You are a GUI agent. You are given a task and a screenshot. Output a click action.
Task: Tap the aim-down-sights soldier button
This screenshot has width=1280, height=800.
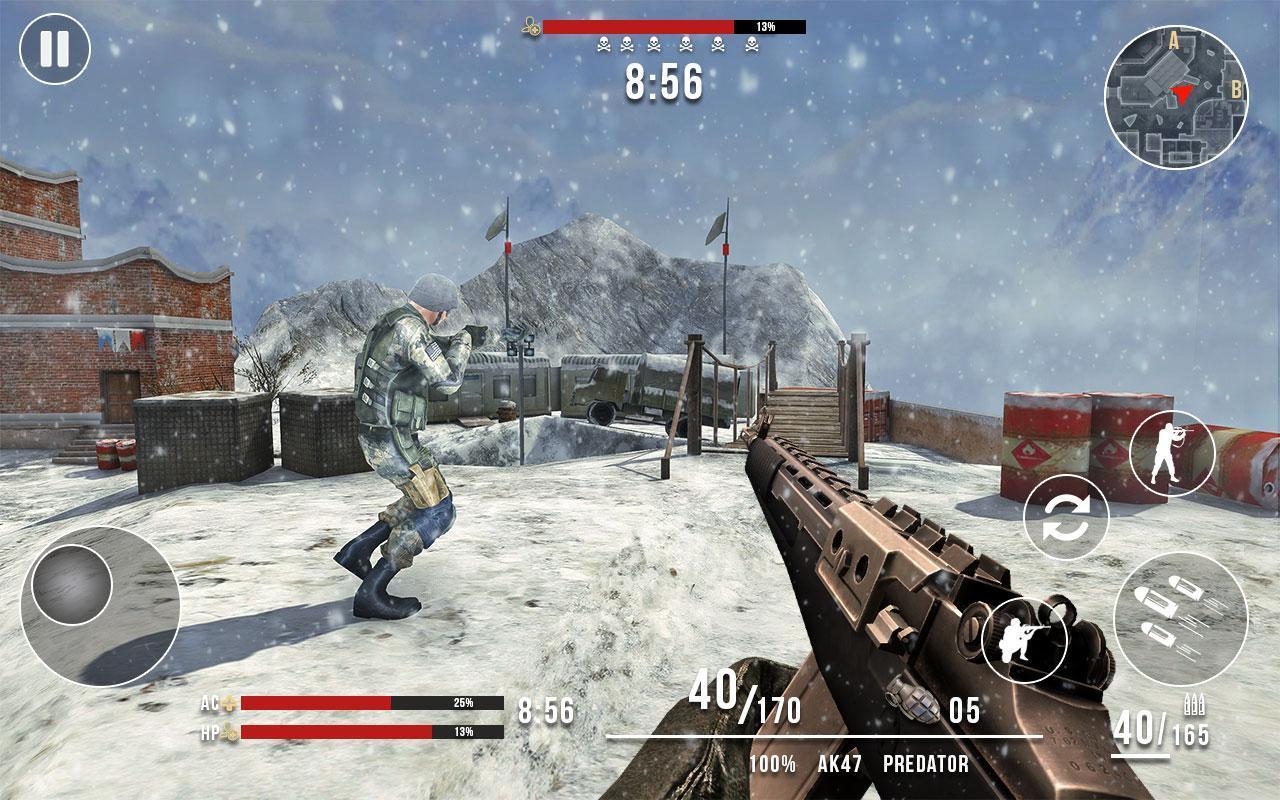pos(1172,454)
